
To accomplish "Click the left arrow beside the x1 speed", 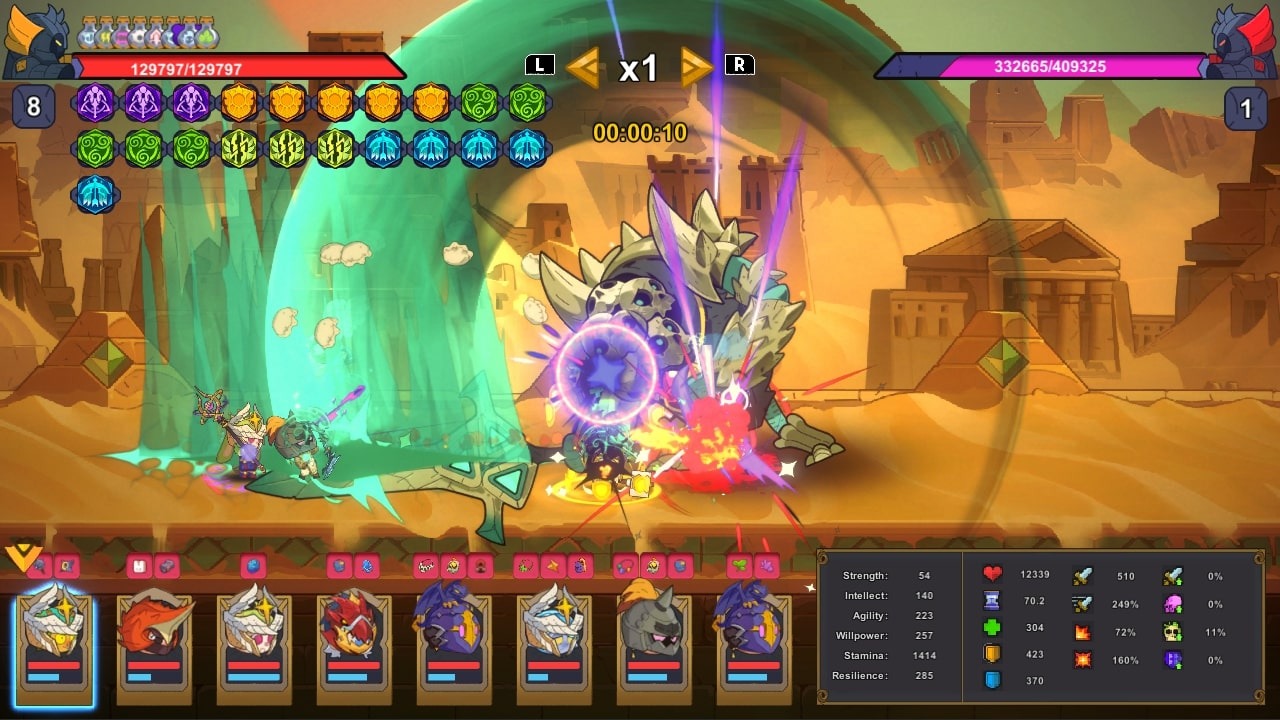I will point(584,64).
